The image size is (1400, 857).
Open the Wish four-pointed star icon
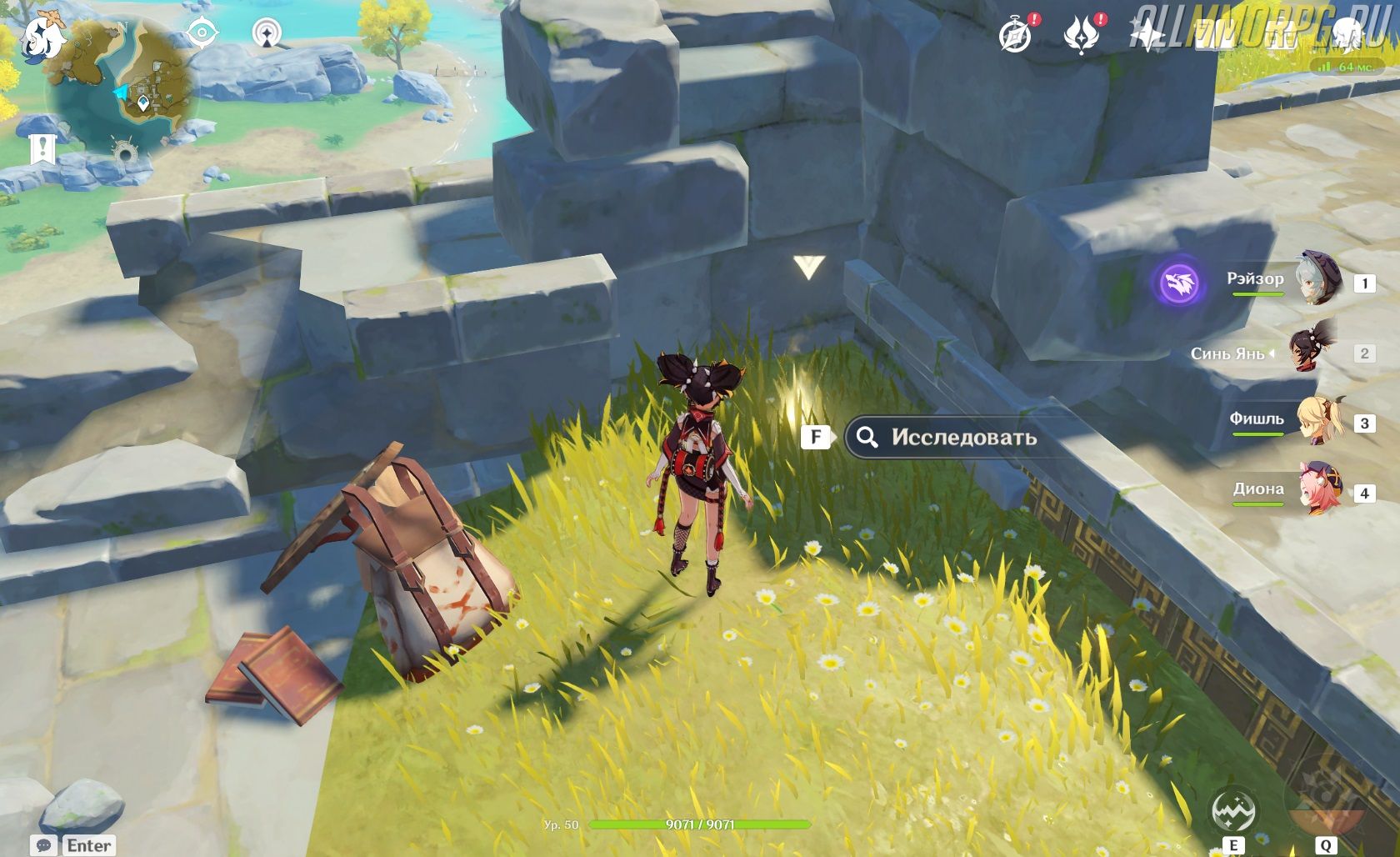1148,35
